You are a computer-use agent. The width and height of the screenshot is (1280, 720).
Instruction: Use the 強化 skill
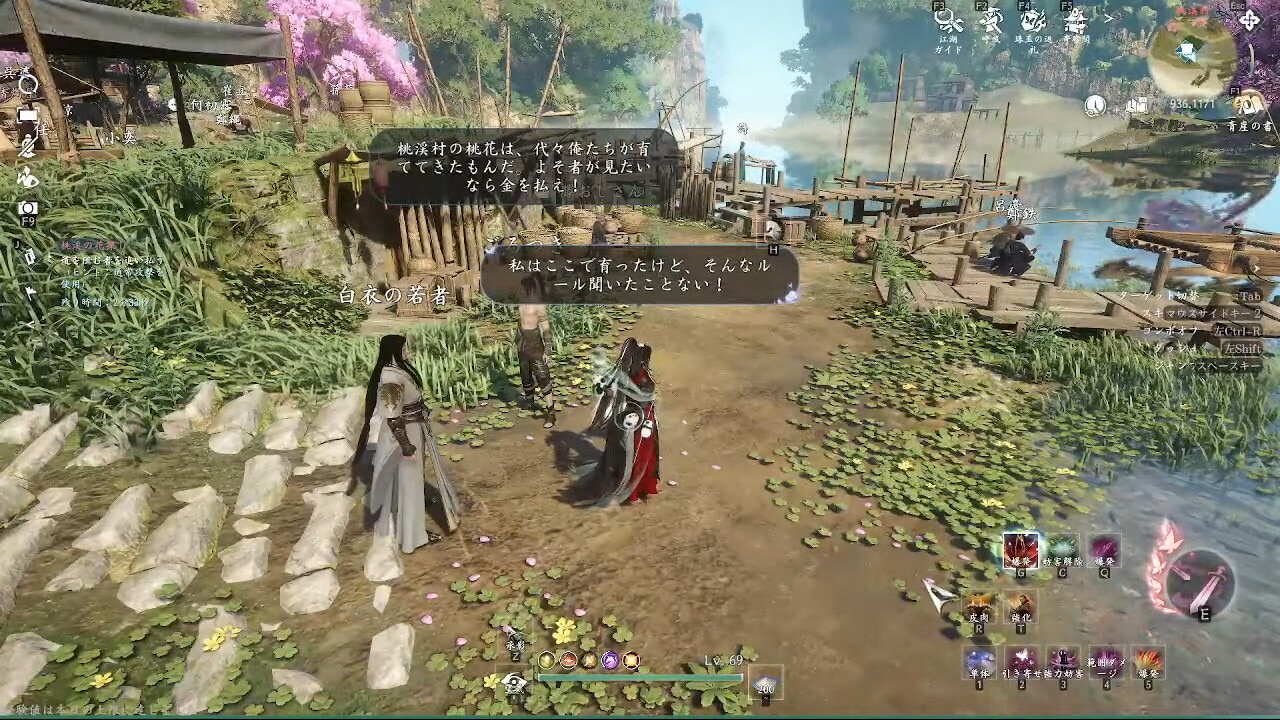(x=1020, y=607)
